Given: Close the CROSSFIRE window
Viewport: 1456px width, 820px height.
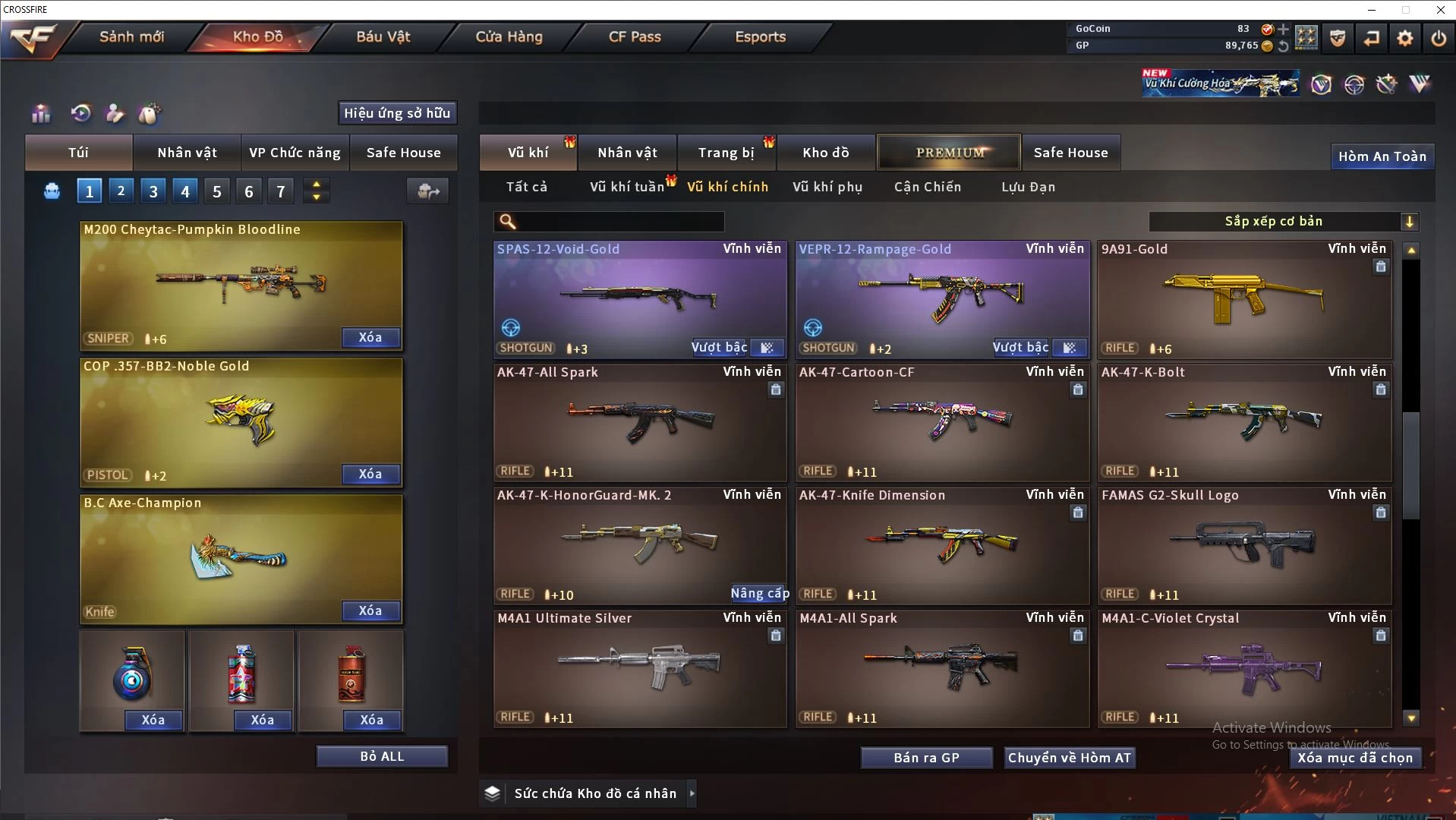Looking at the screenshot, I should point(1440,10).
